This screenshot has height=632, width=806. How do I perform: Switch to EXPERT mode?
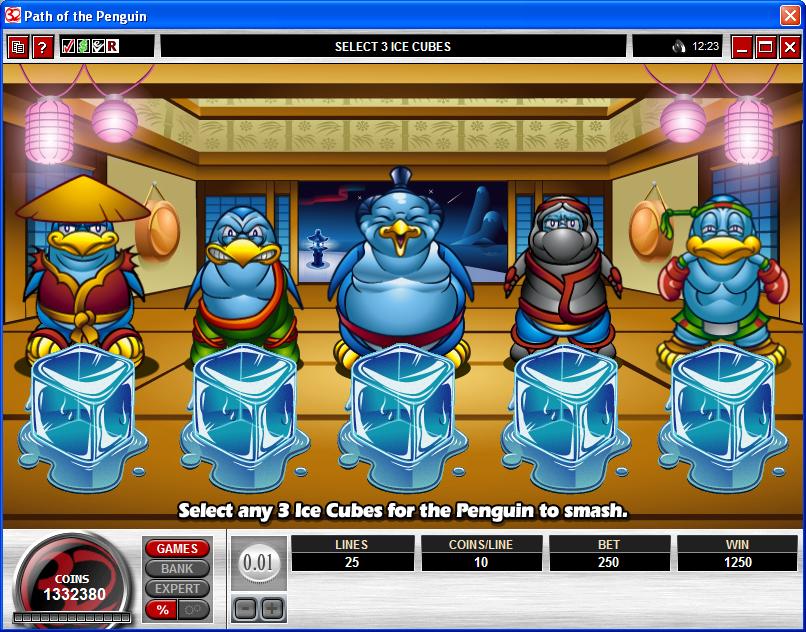point(177,589)
